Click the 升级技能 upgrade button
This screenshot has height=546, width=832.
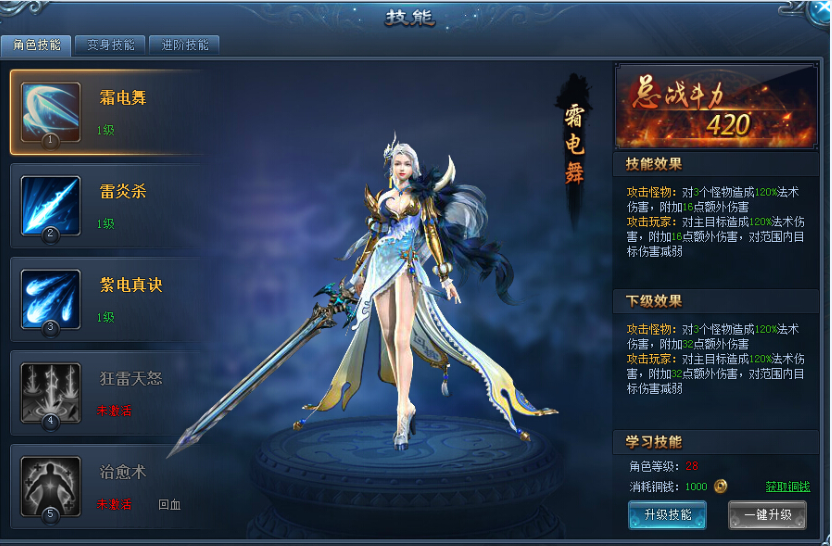pyautogui.click(x=667, y=515)
